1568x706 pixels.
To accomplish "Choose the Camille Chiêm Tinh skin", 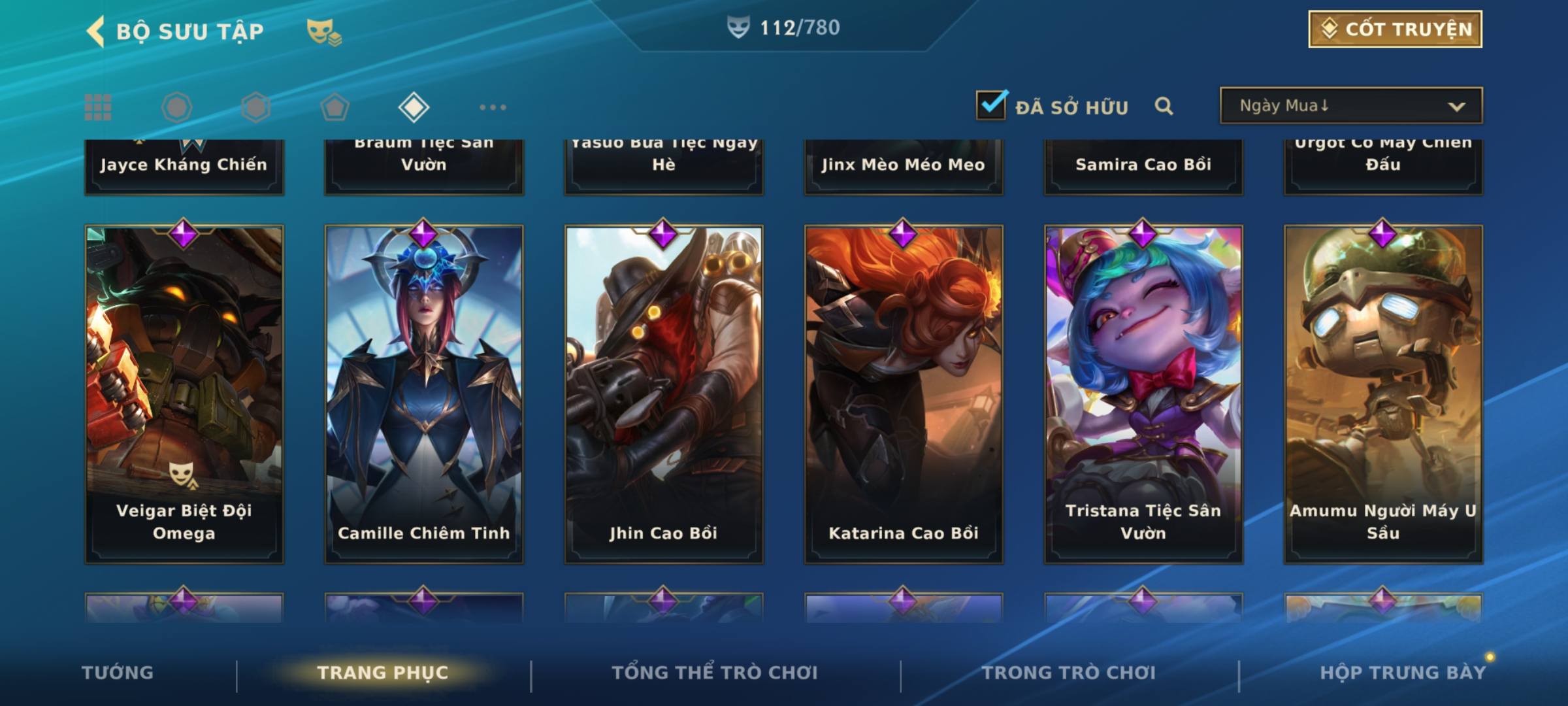I will pyautogui.click(x=424, y=394).
